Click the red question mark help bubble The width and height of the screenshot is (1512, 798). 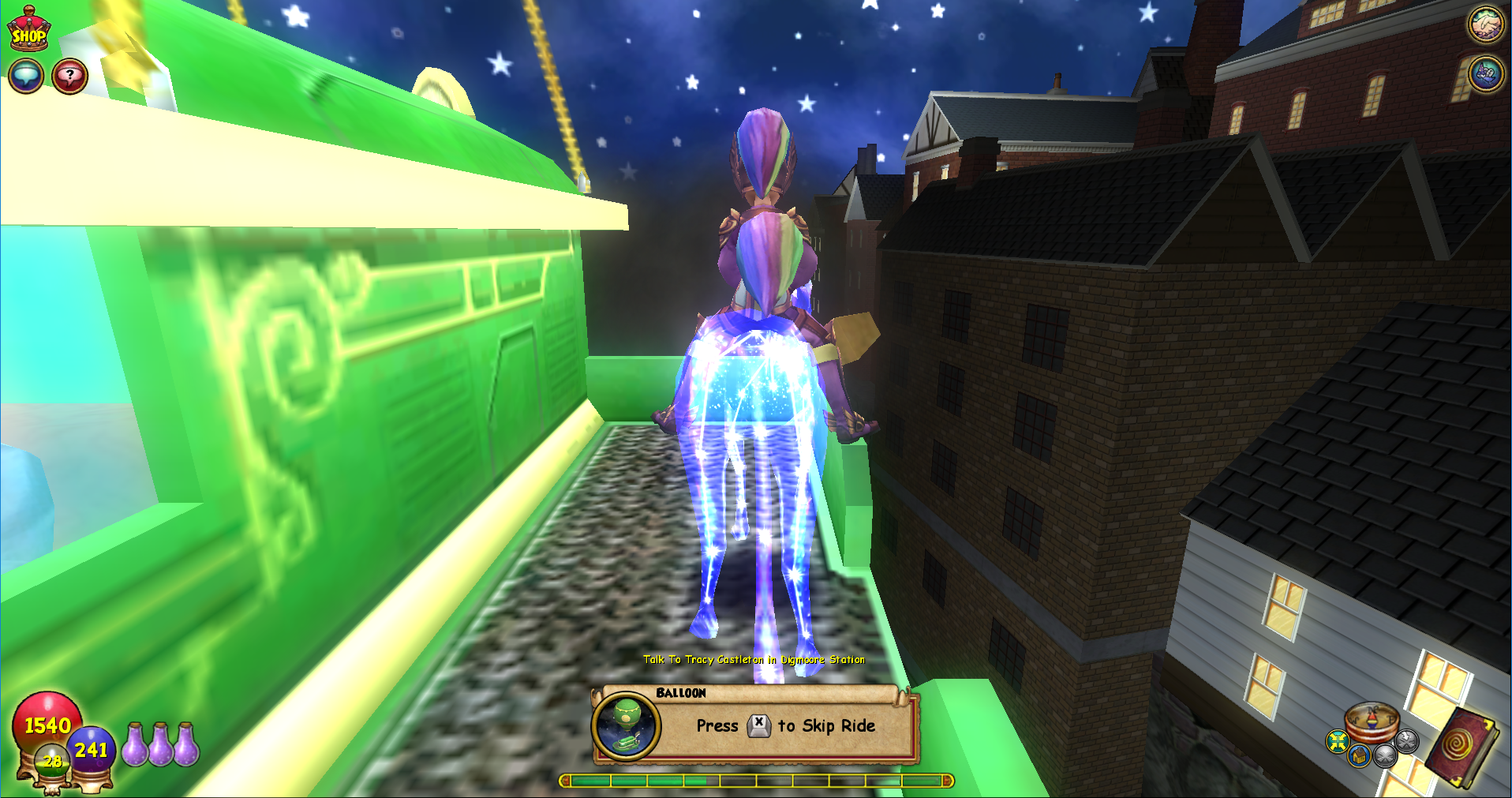[70, 77]
